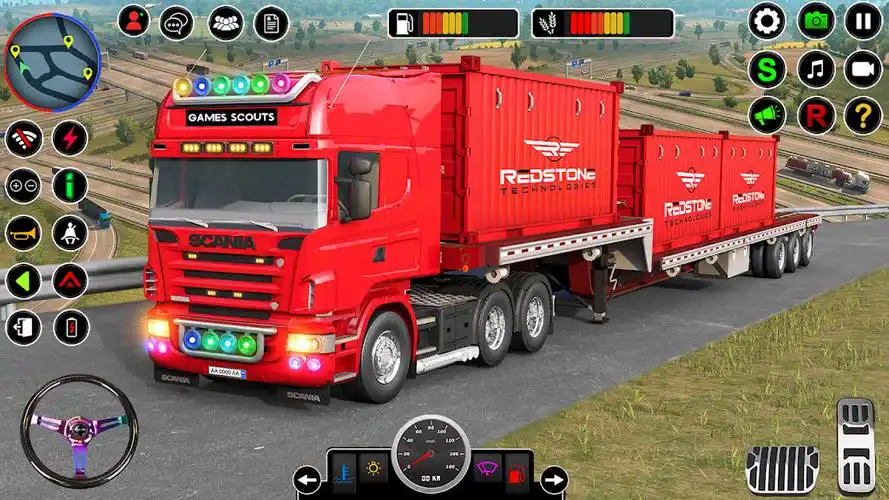This screenshot has height=500, width=889.
Task: Toggle the seatbelt icon
Action: coord(70,233)
